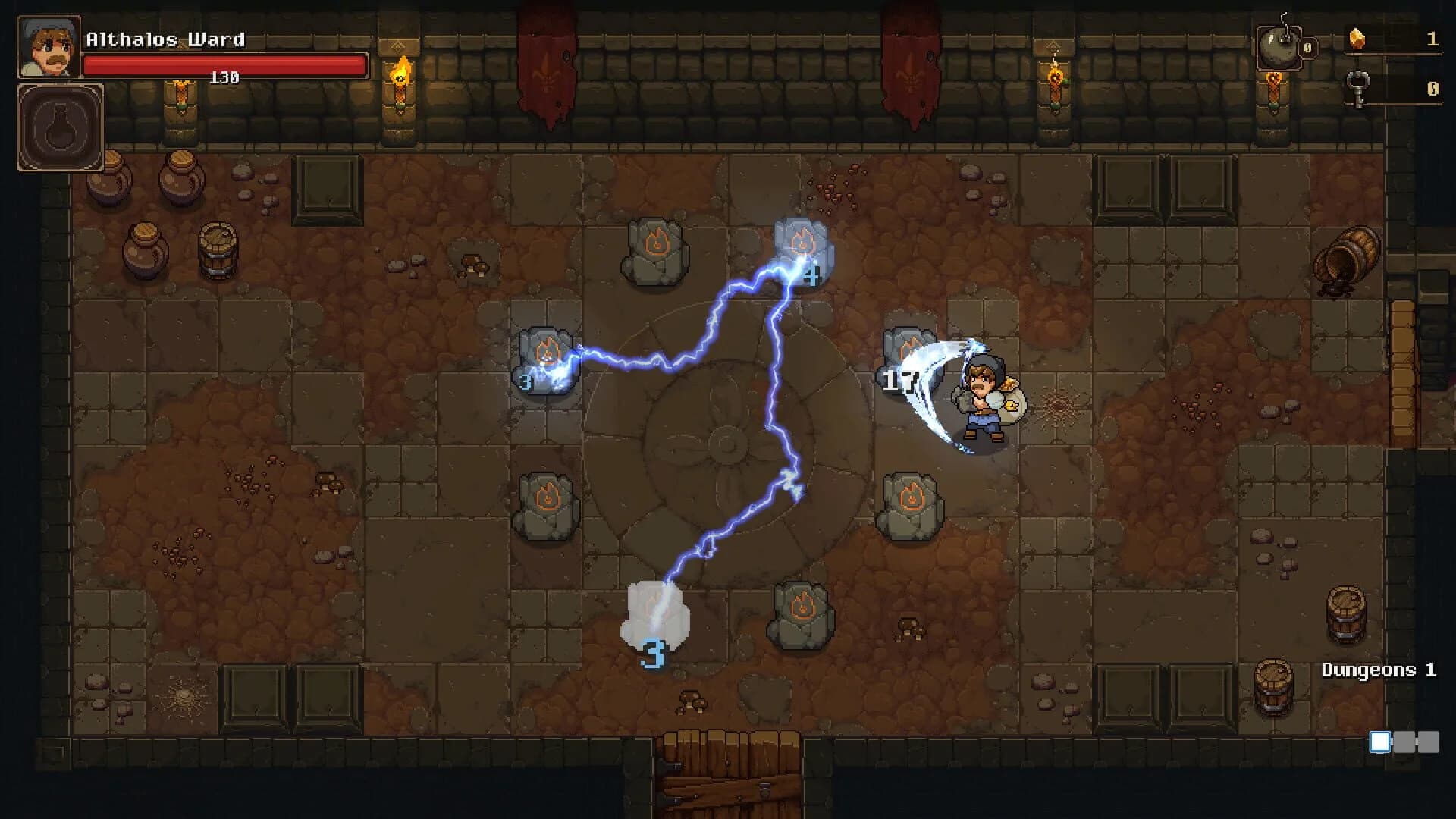Viewport: 1456px width, 819px height.
Task: Click the amber resource icon showing 1
Action: pos(1357,39)
